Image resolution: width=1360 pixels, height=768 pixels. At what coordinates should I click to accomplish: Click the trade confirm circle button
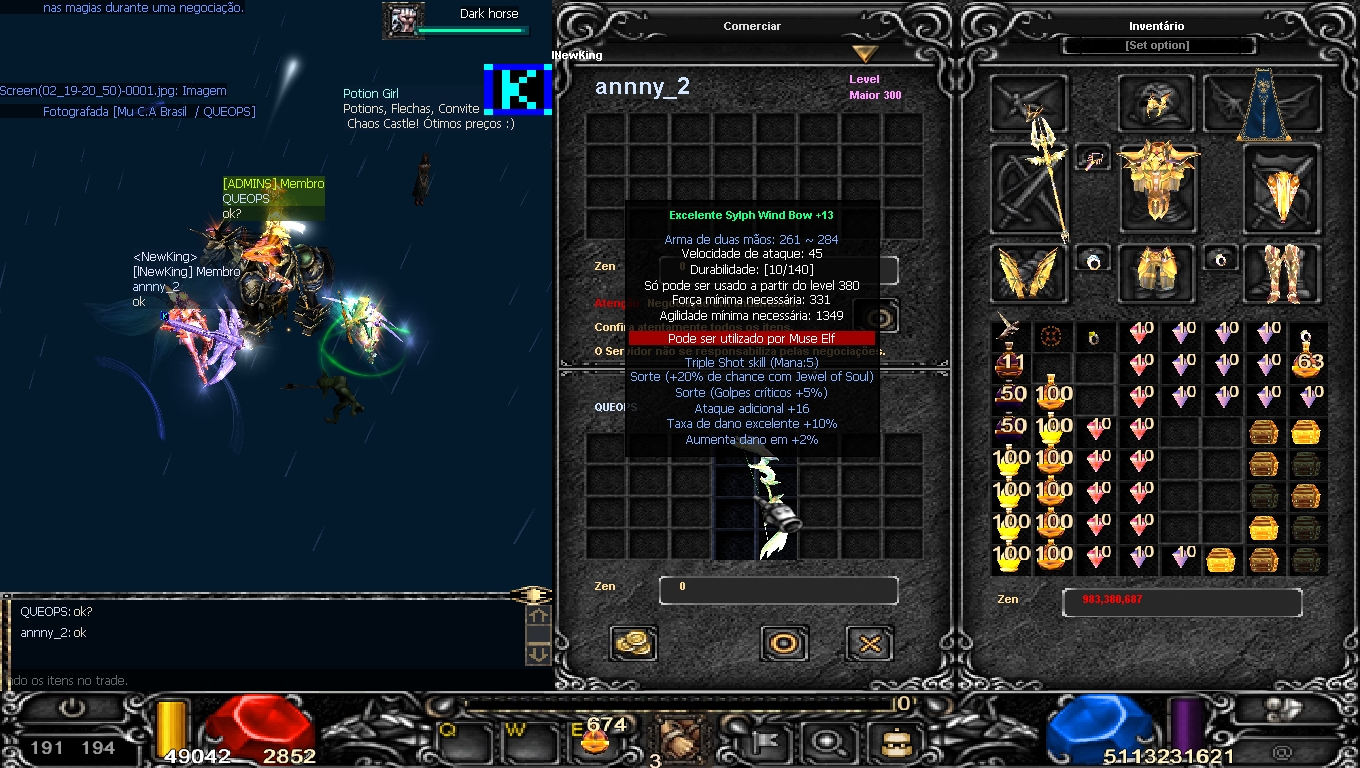(x=784, y=643)
